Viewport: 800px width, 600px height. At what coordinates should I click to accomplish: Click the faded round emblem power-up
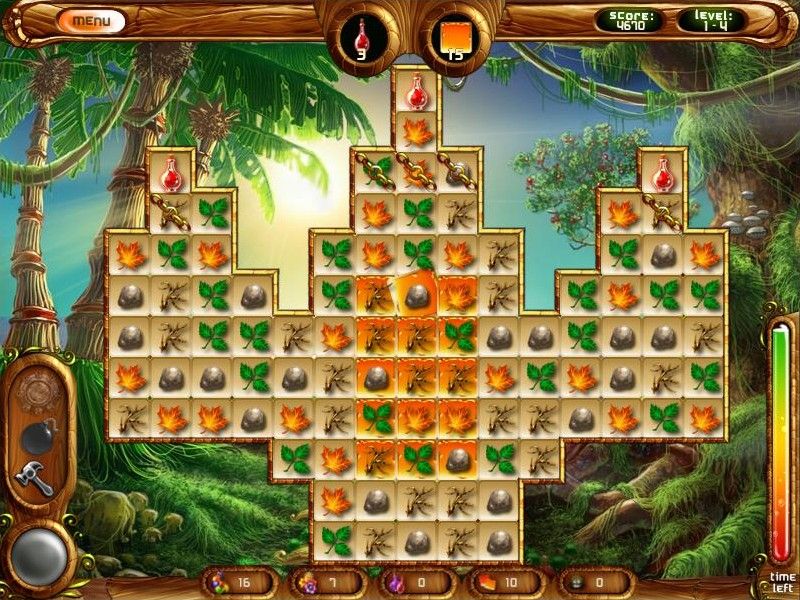38,390
